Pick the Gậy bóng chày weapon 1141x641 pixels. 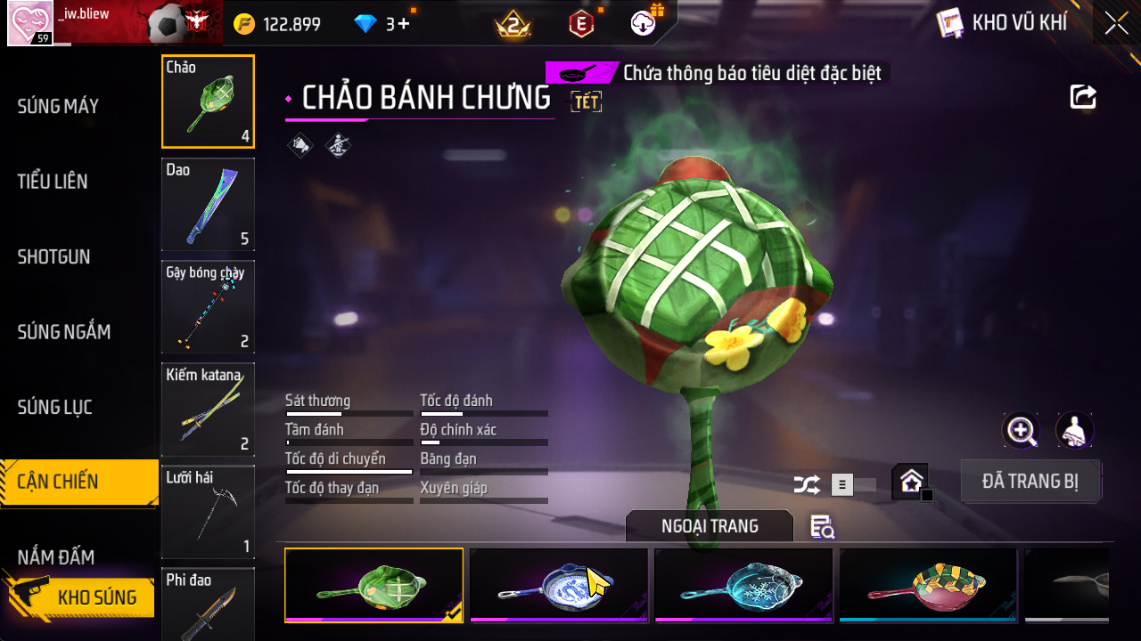coord(208,307)
